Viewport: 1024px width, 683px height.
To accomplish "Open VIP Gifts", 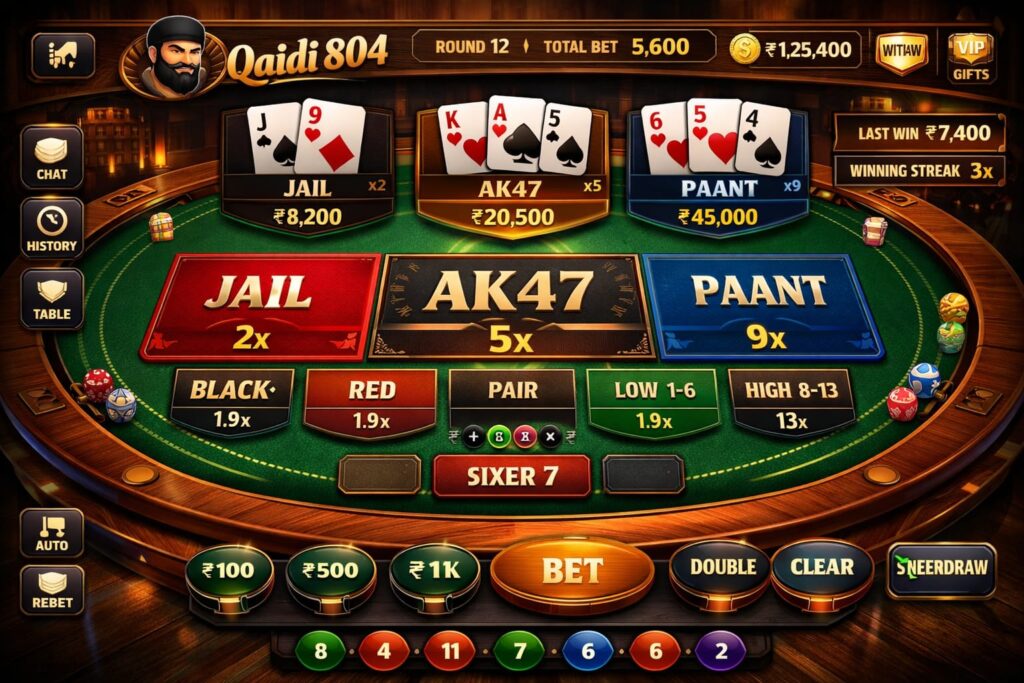I will [x=970, y=54].
